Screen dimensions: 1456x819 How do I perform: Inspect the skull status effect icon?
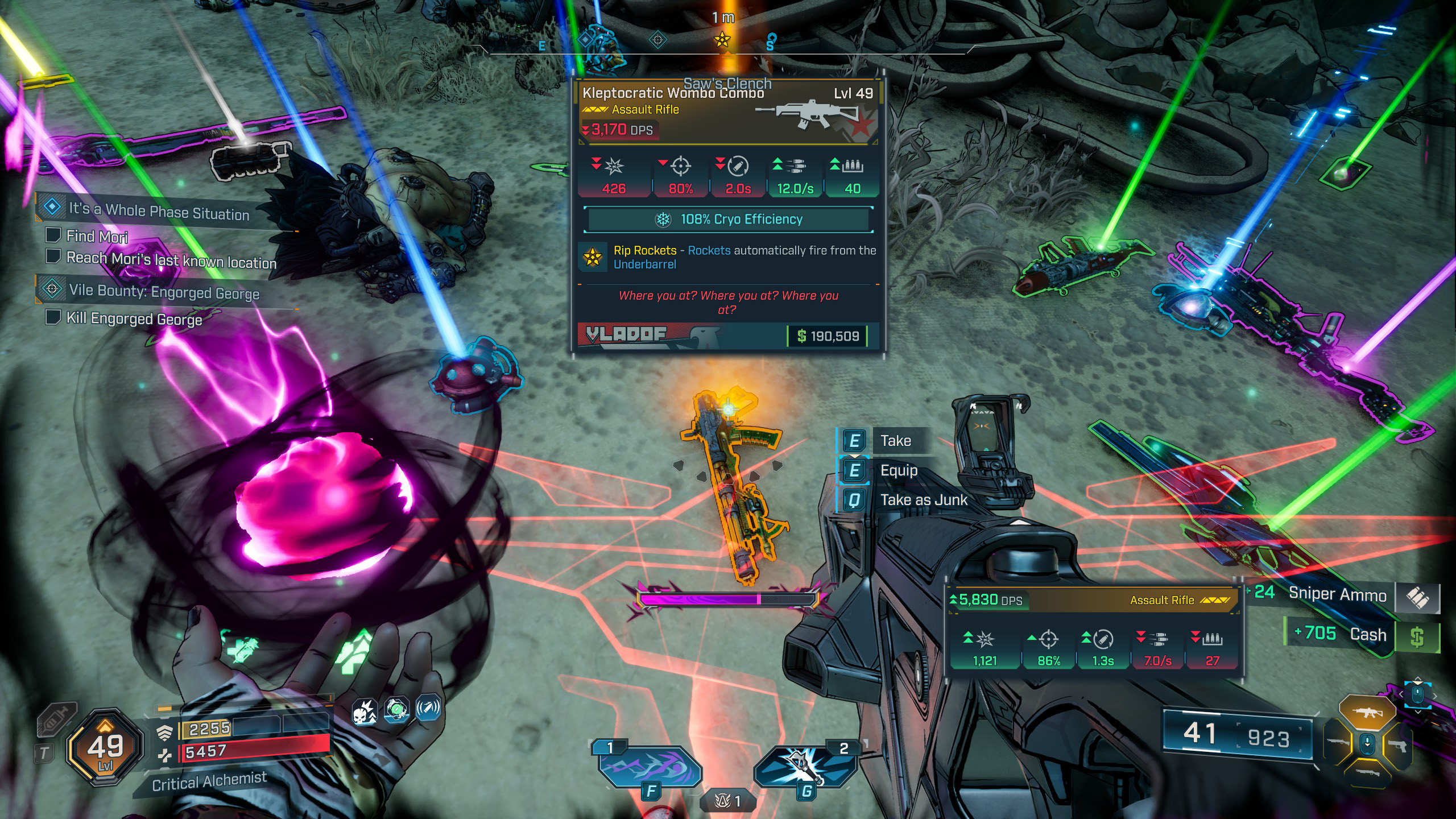[x=365, y=712]
